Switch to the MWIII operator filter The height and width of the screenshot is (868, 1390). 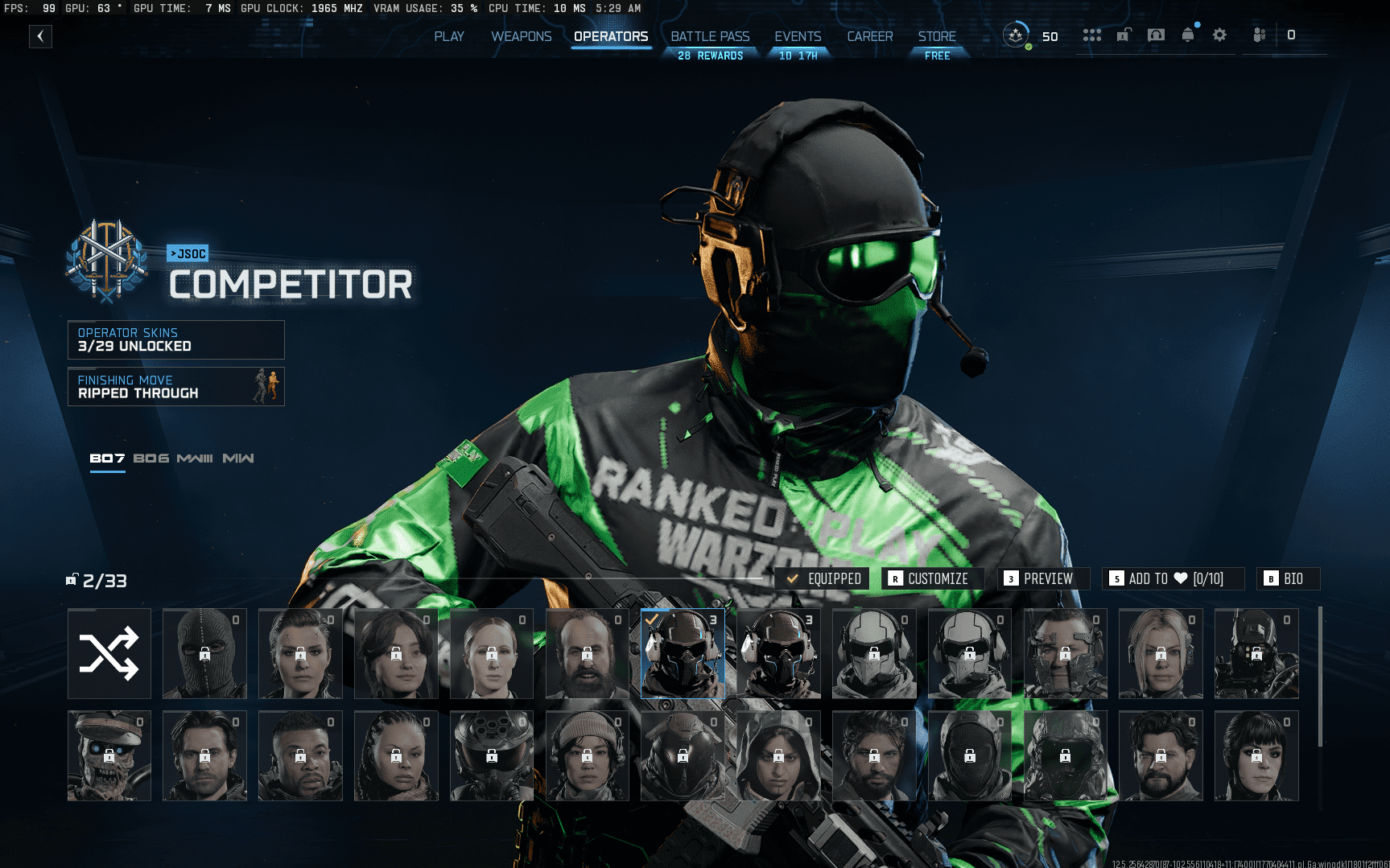point(195,459)
